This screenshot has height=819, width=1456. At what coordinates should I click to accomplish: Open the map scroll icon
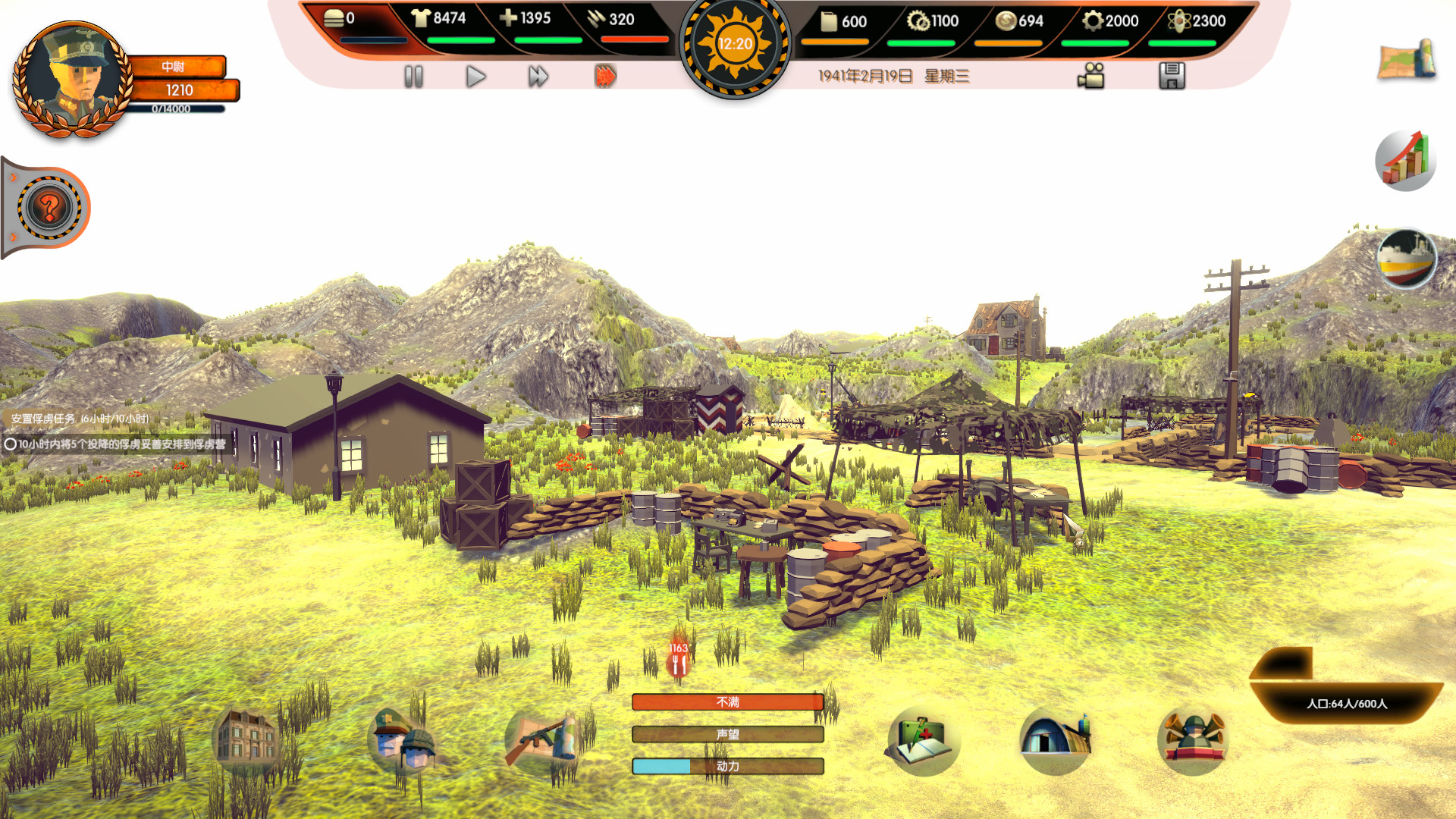pyautogui.click(x=1407, y=61)
